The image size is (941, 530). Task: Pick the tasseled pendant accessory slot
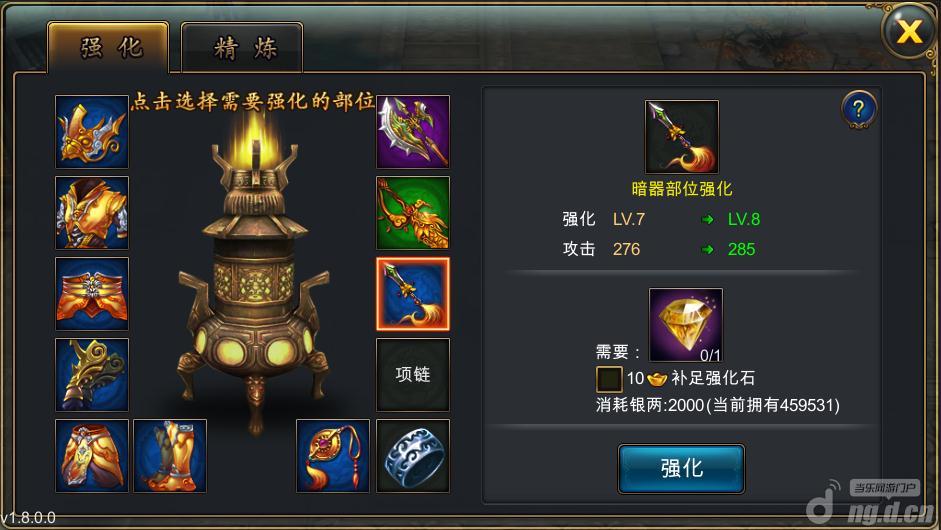333,456
